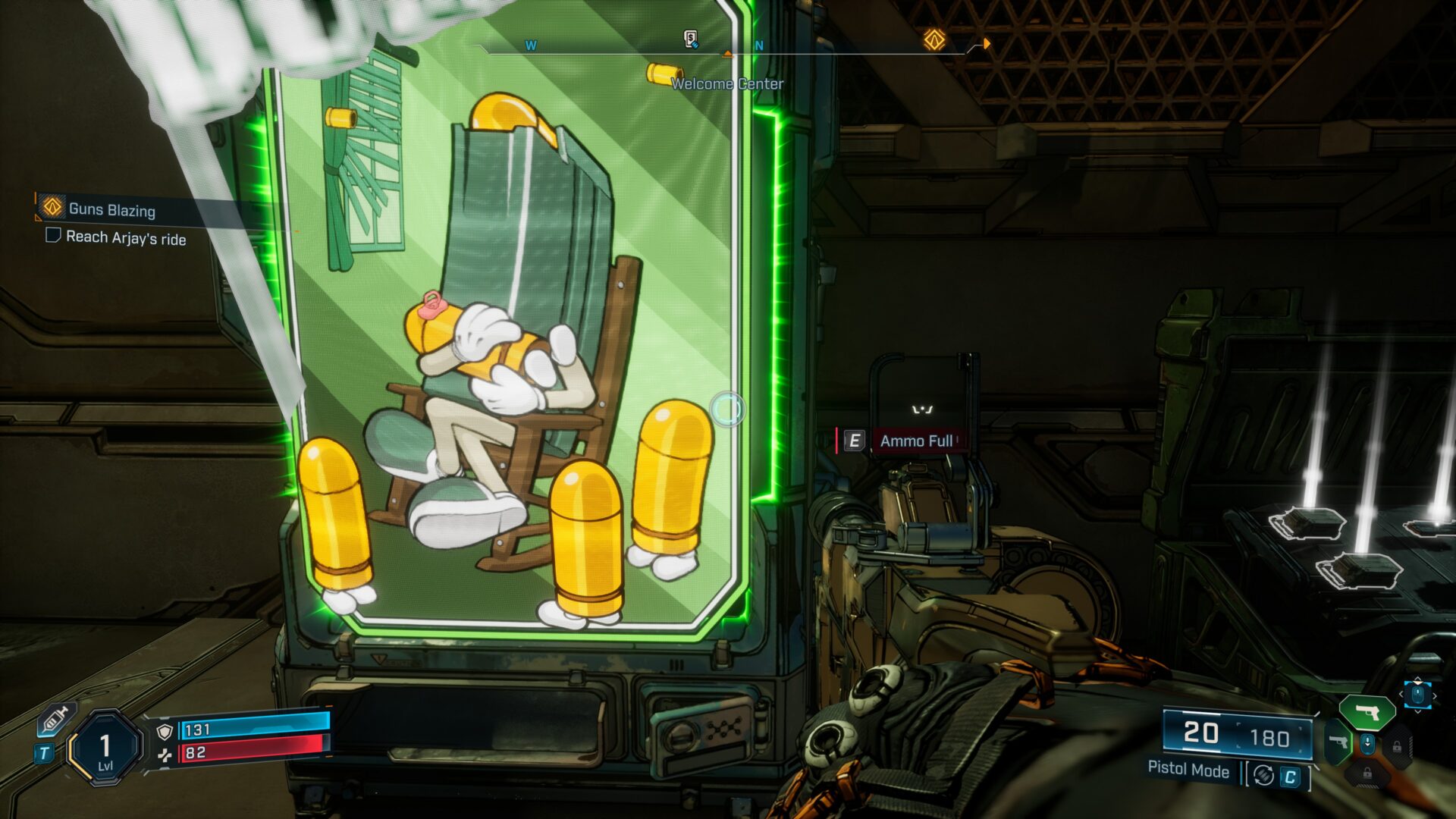Screen dimensions: 1456x819
Task: Select the active green pistol weapon slot
Action: coord(1367,713)
